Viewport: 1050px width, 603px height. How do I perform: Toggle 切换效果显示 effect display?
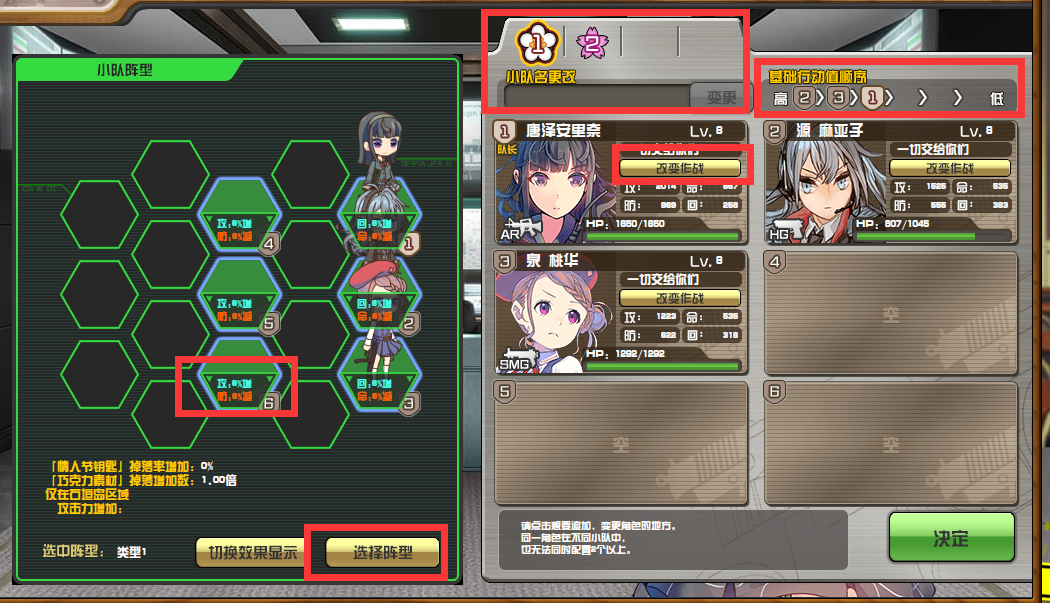click(x=251, y=552)
